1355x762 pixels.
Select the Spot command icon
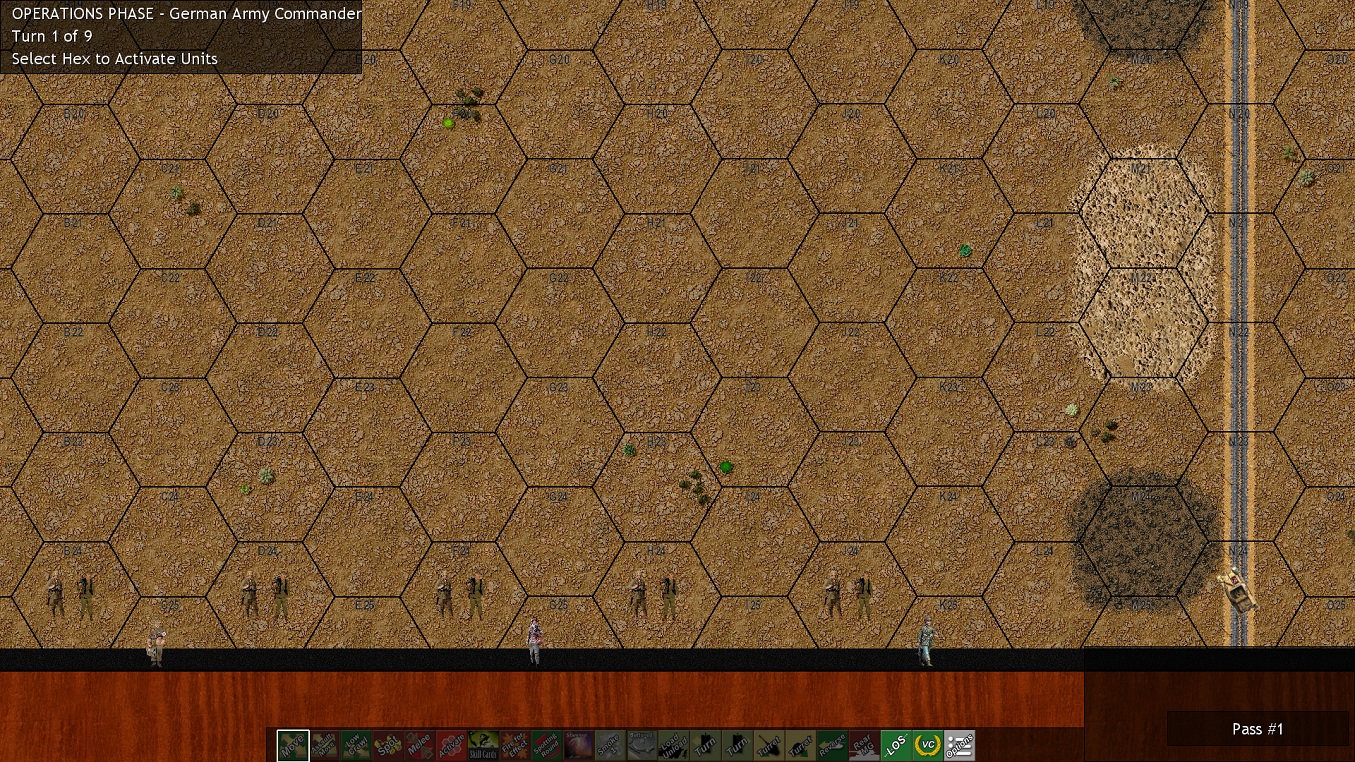389,746
